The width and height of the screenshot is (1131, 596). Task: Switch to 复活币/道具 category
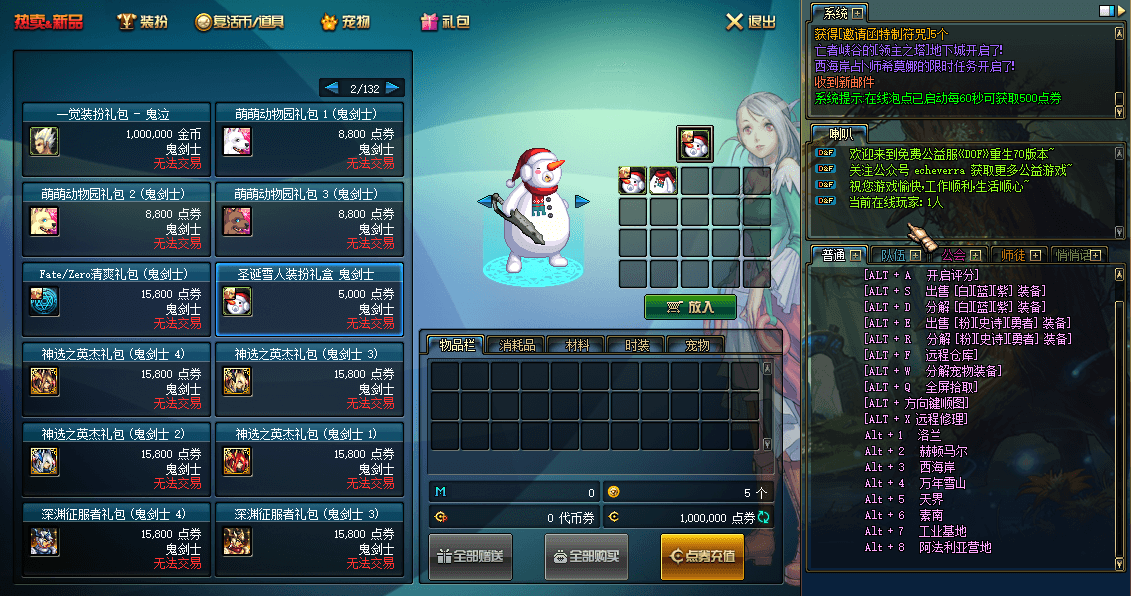click(x=240, y=22)
